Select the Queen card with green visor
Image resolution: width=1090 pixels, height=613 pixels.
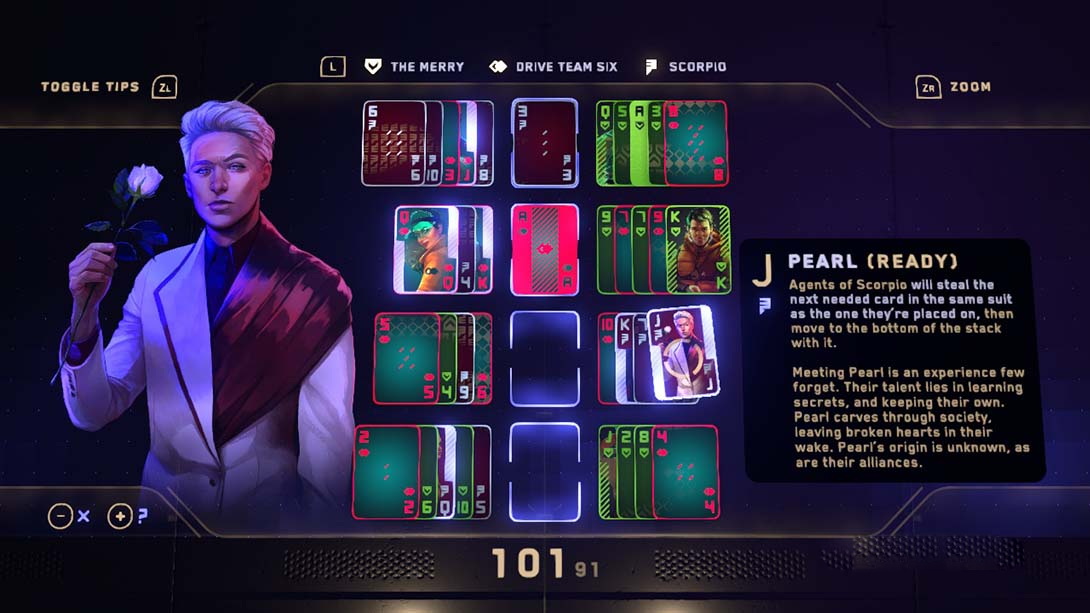pos(425,249)
